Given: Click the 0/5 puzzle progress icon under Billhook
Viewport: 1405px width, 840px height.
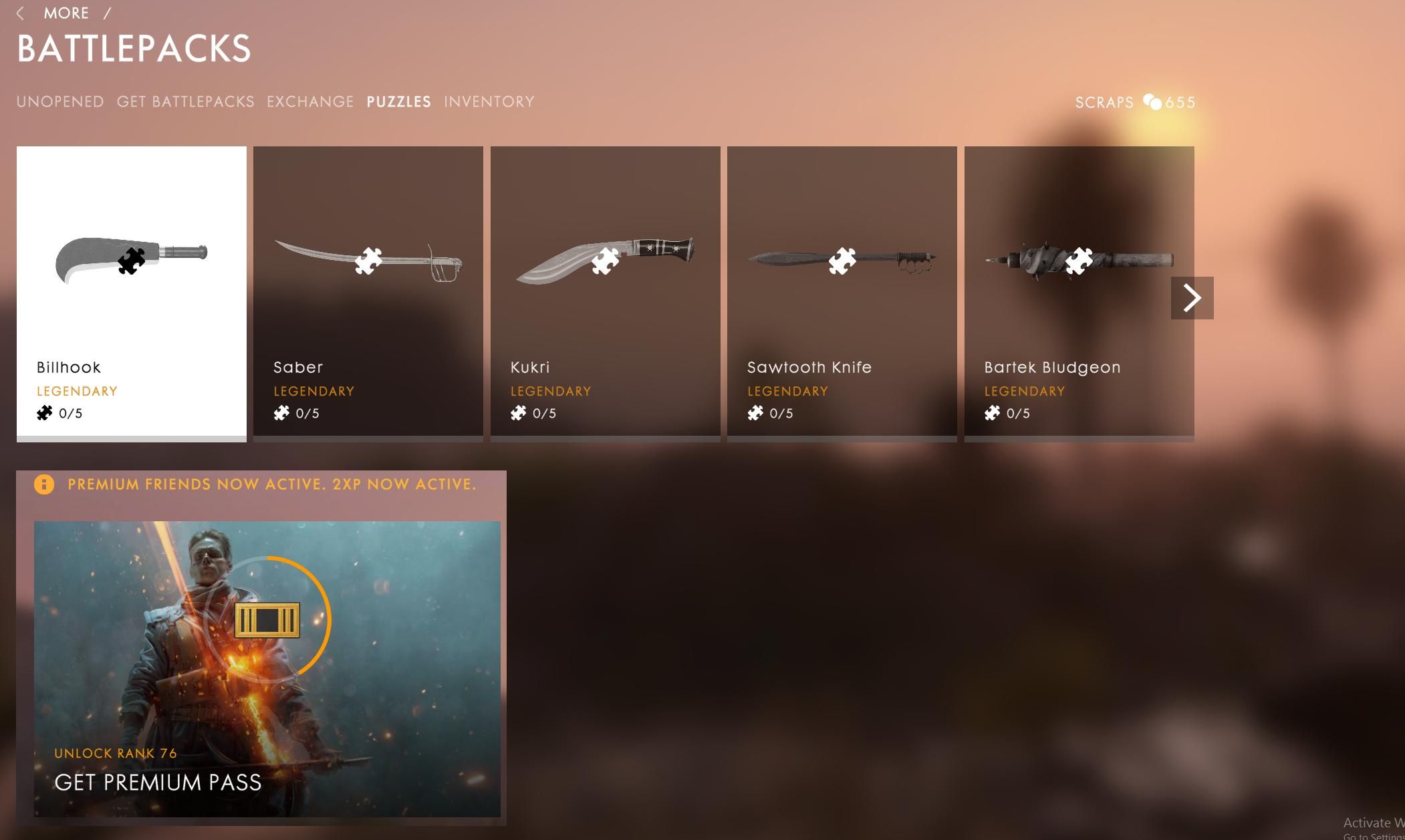Looking at the screenshot, I should tap(44, 412).
